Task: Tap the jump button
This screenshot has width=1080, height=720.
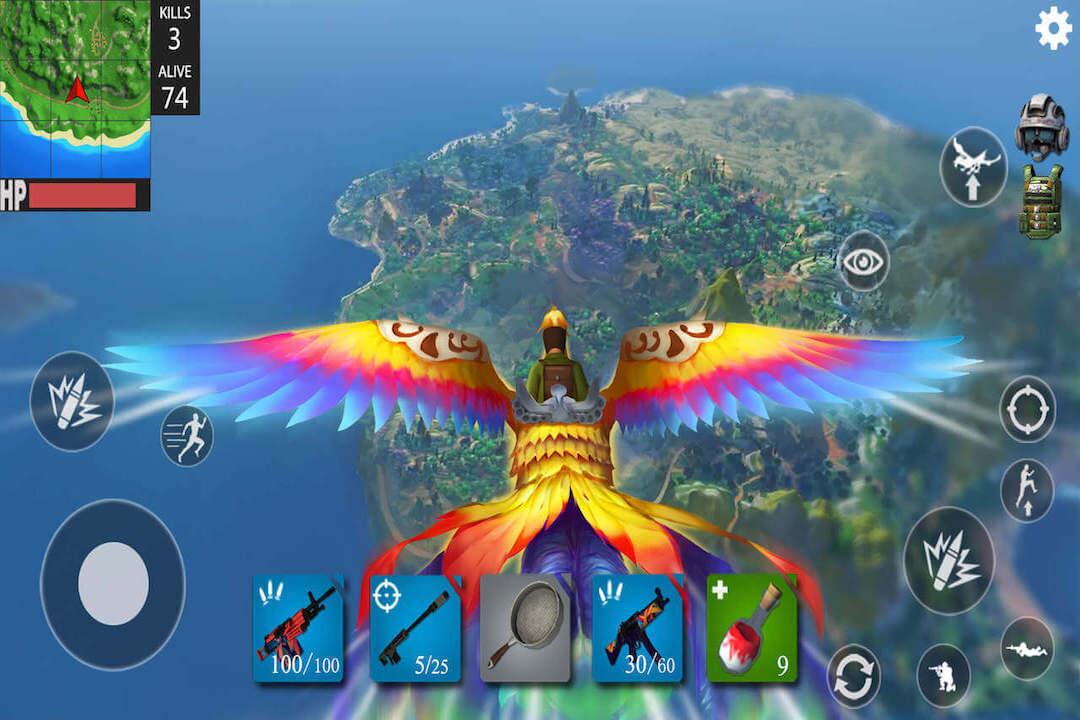Action: pyautogui.click(x=1027, y=491)
